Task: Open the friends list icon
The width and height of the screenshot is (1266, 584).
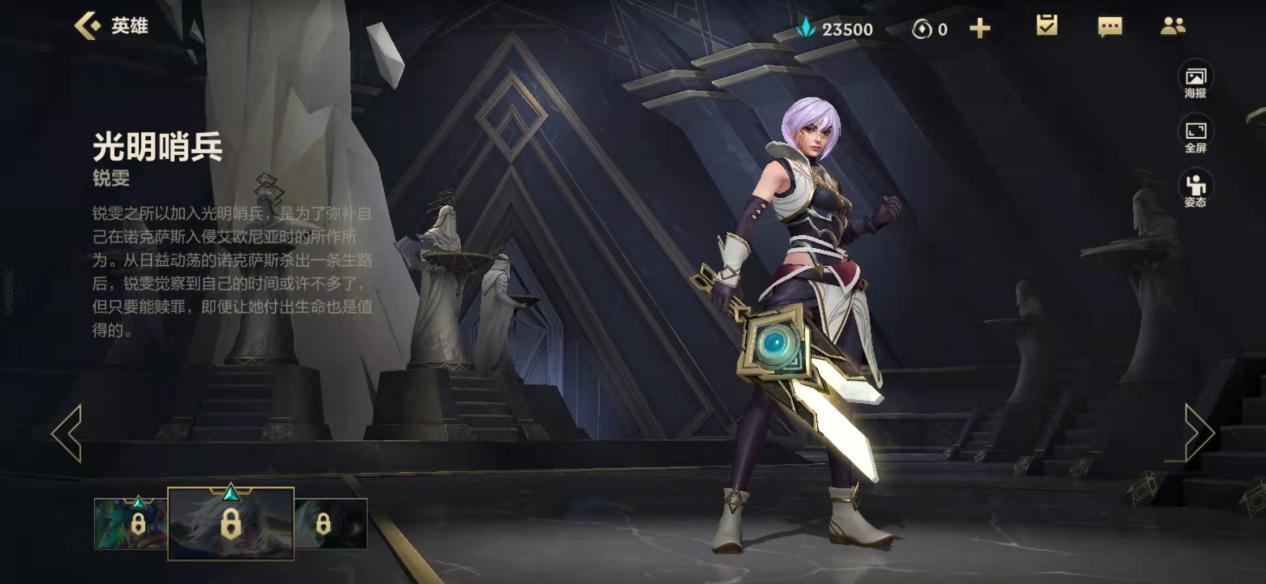Action: point(1172,27)
